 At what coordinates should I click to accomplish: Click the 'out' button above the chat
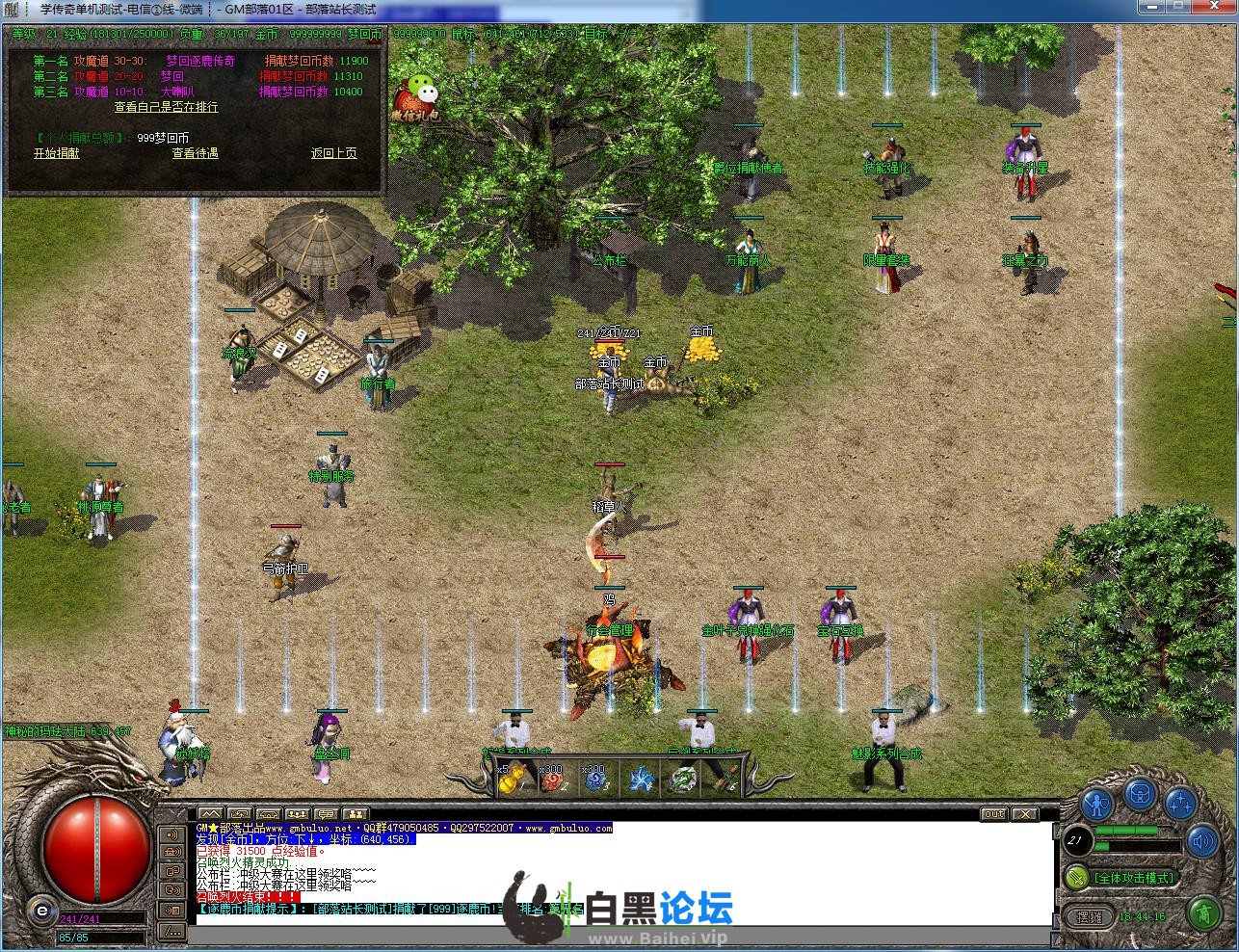pos(994,814)
